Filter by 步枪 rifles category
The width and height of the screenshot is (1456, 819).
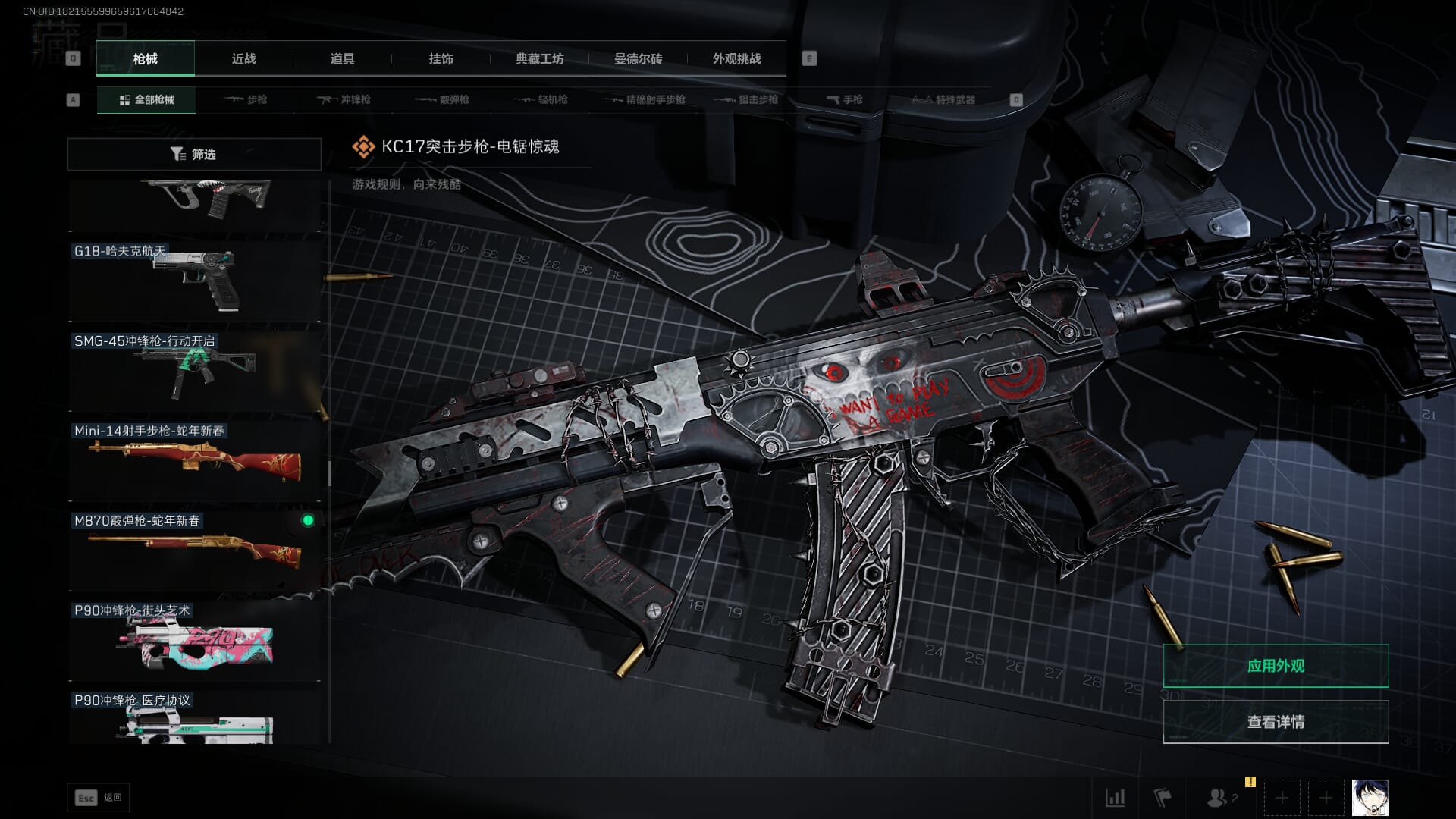click(246, 100)
